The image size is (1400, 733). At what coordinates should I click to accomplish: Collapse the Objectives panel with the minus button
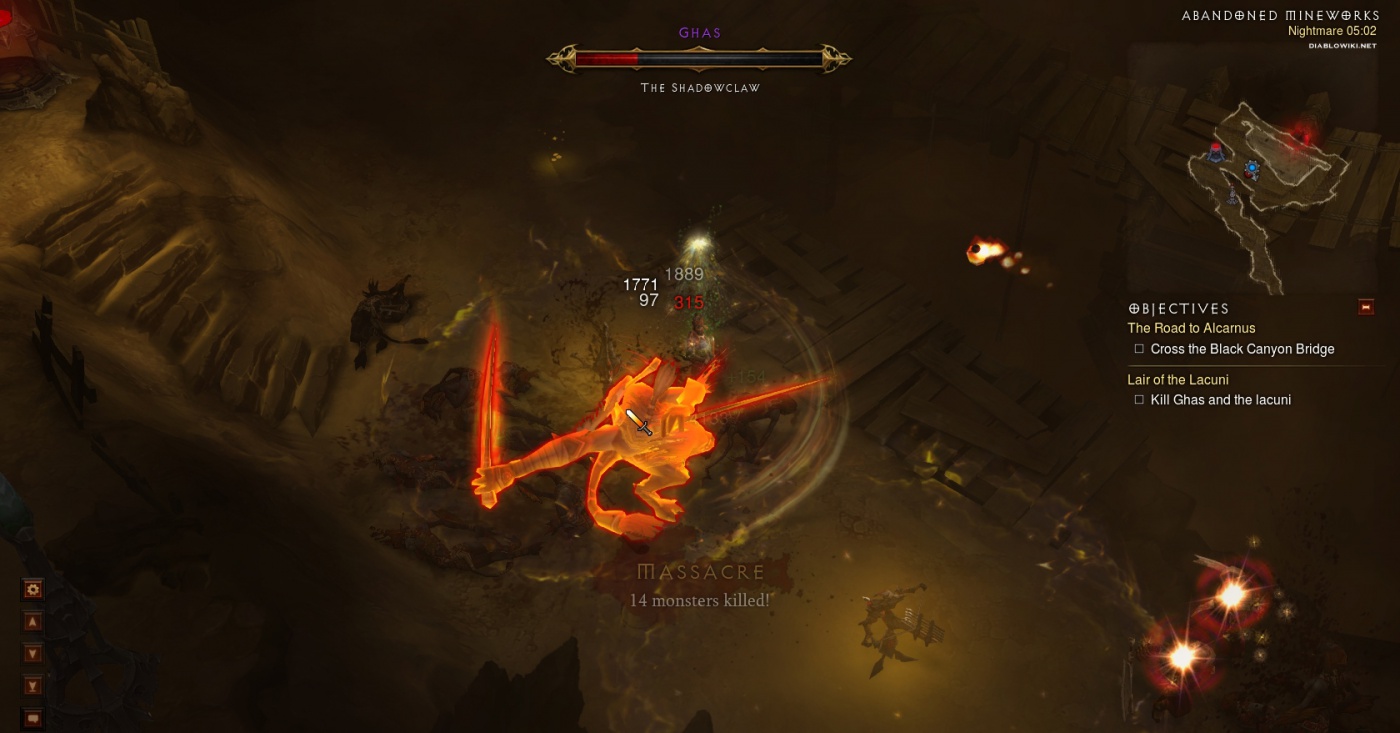(x=1366, y=307)
